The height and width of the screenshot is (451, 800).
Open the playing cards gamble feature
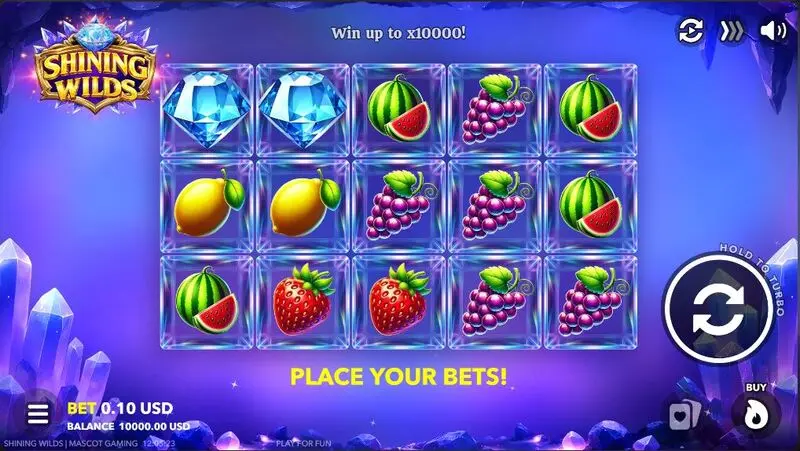click(x=682, y=415)
